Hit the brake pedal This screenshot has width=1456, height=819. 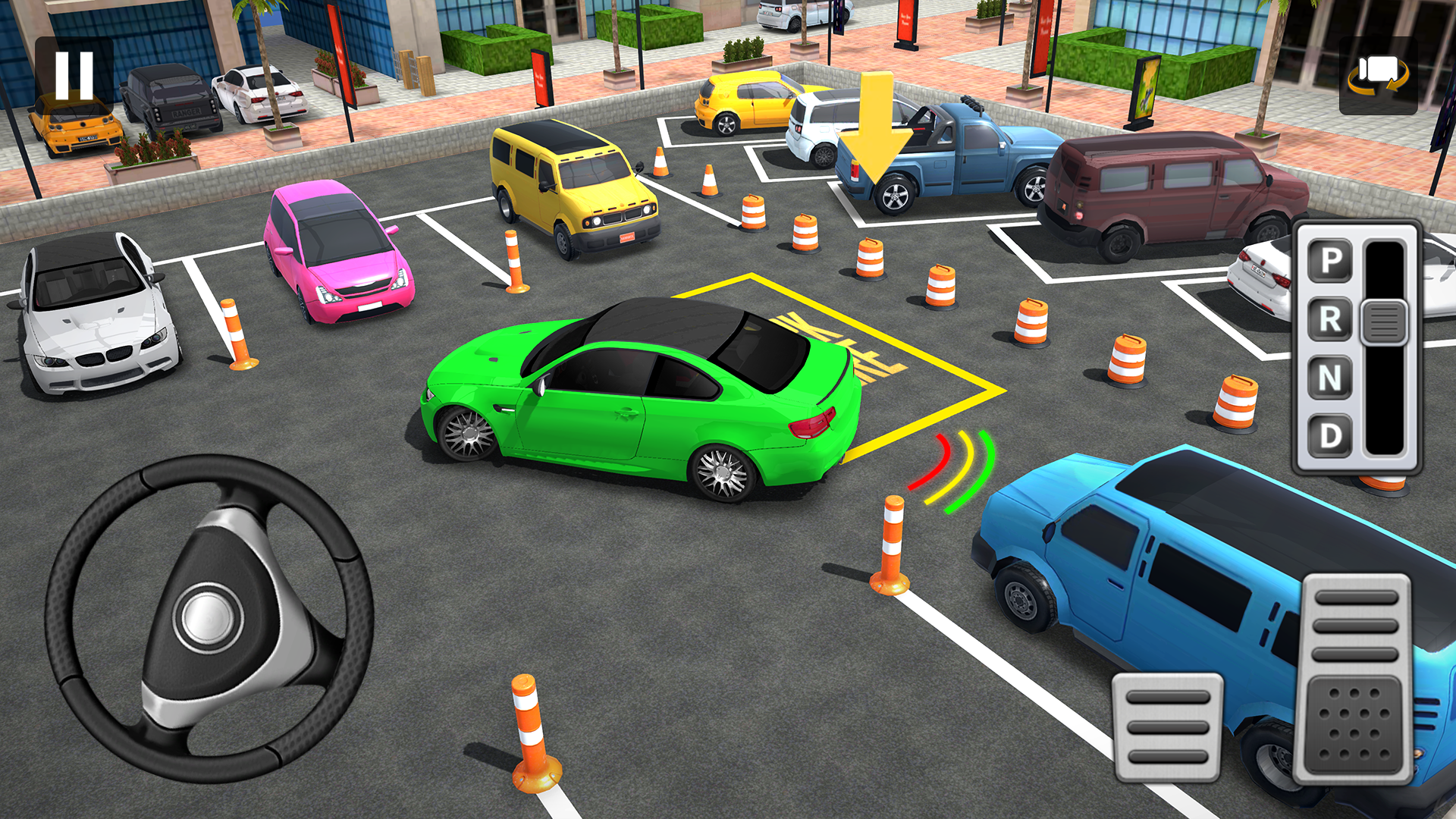point(1168,727)
